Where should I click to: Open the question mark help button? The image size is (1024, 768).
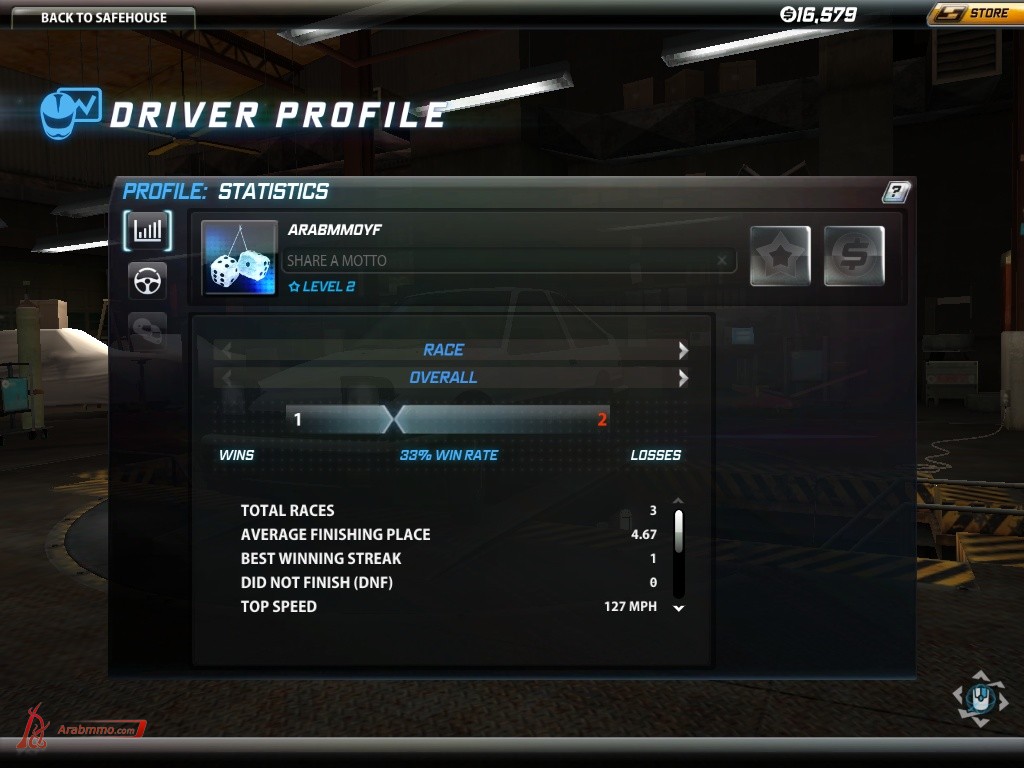coord(896,192)
